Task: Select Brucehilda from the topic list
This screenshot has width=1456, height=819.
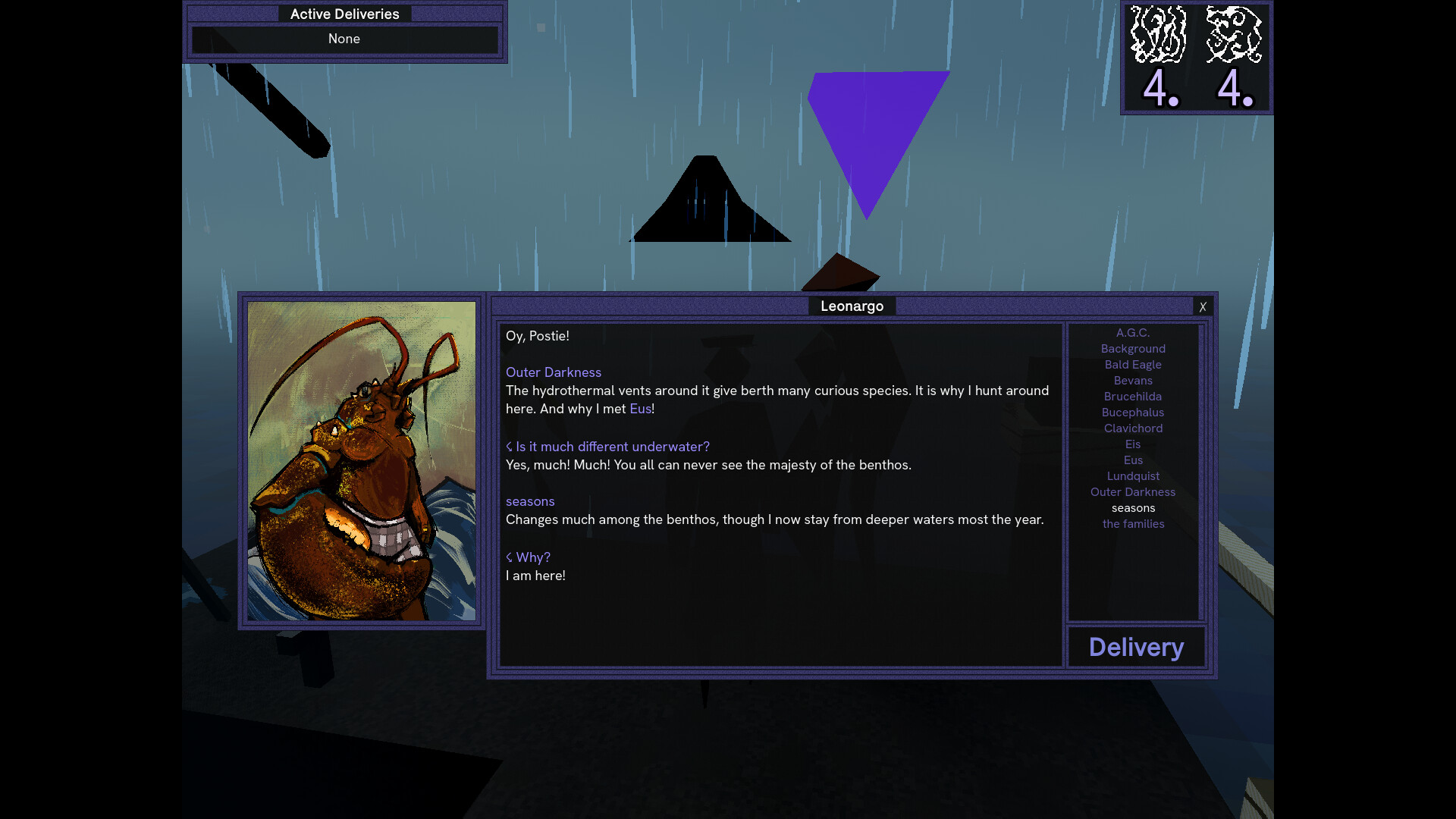Action: (1133, 396)
